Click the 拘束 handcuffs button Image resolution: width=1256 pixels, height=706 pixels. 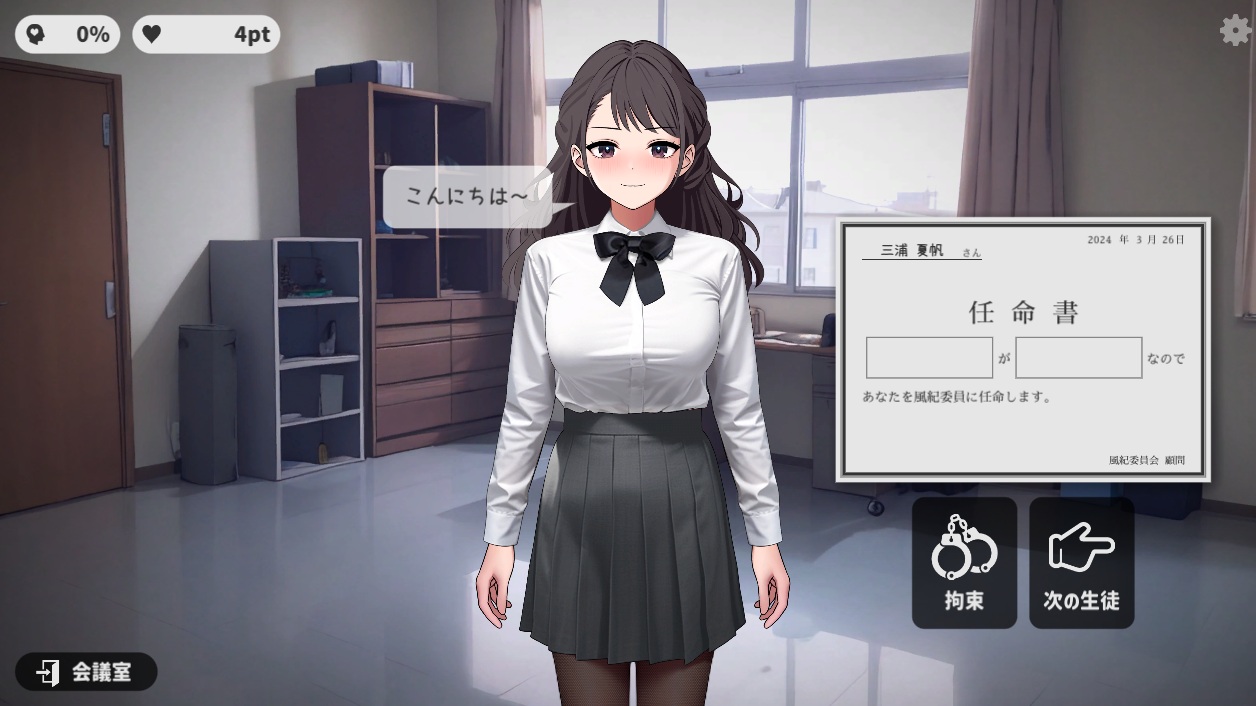tap(964, 563)
